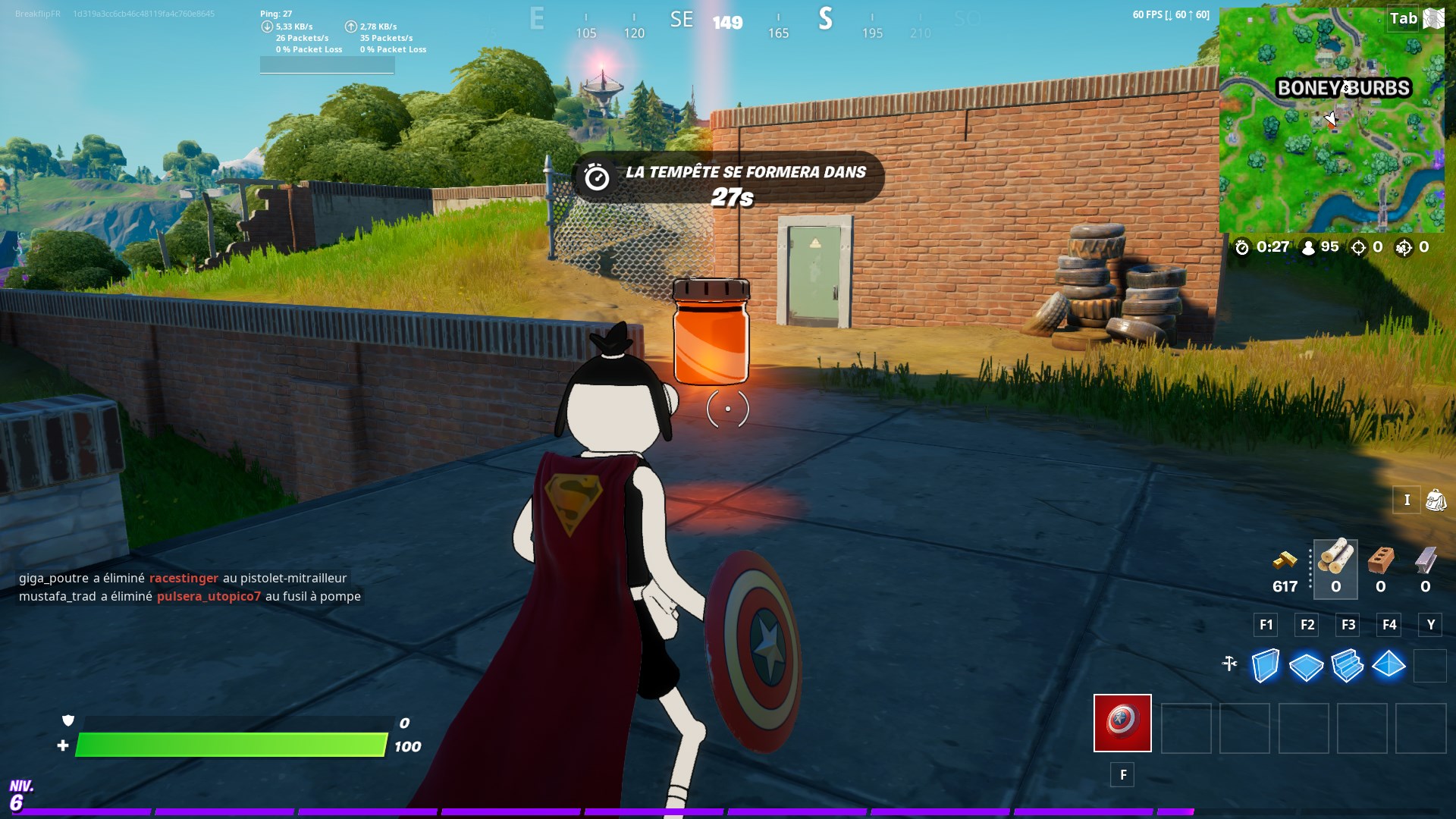Viewport: 1456px width, 819px height.
Task: Click the F key label under the shield slot
Action: click(x=1122, y=775)
